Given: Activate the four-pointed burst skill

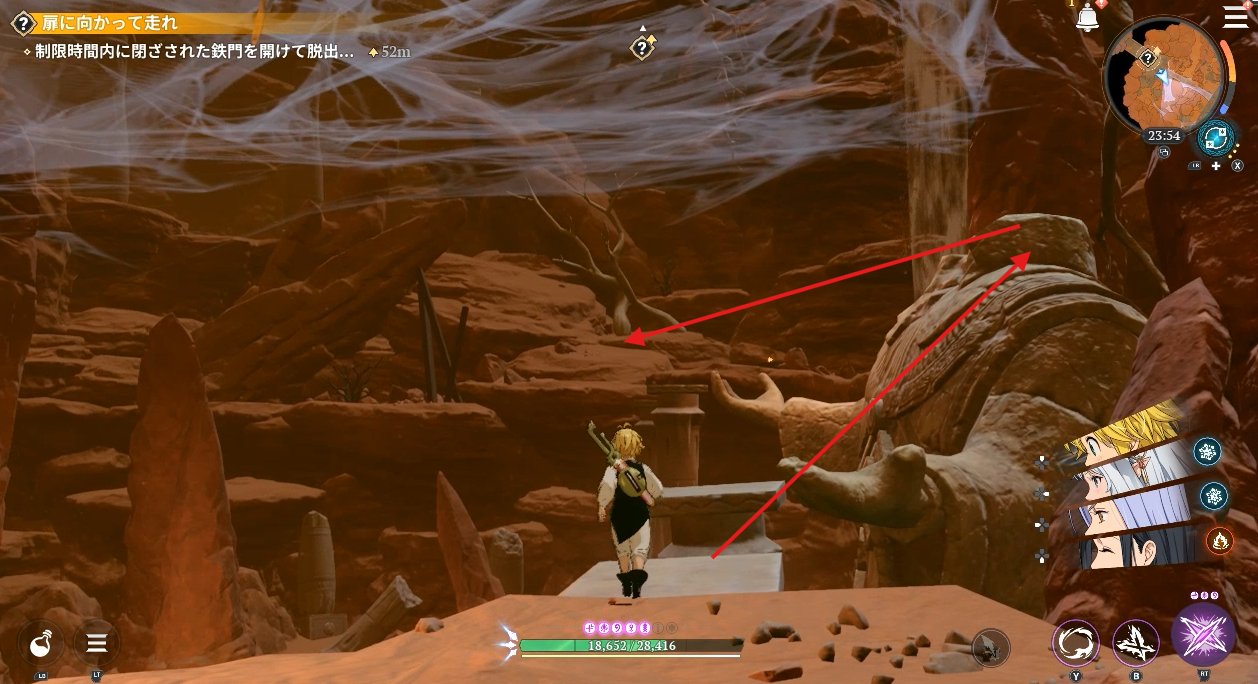Looking at the screenshot, I should [x=1136, y=643].
